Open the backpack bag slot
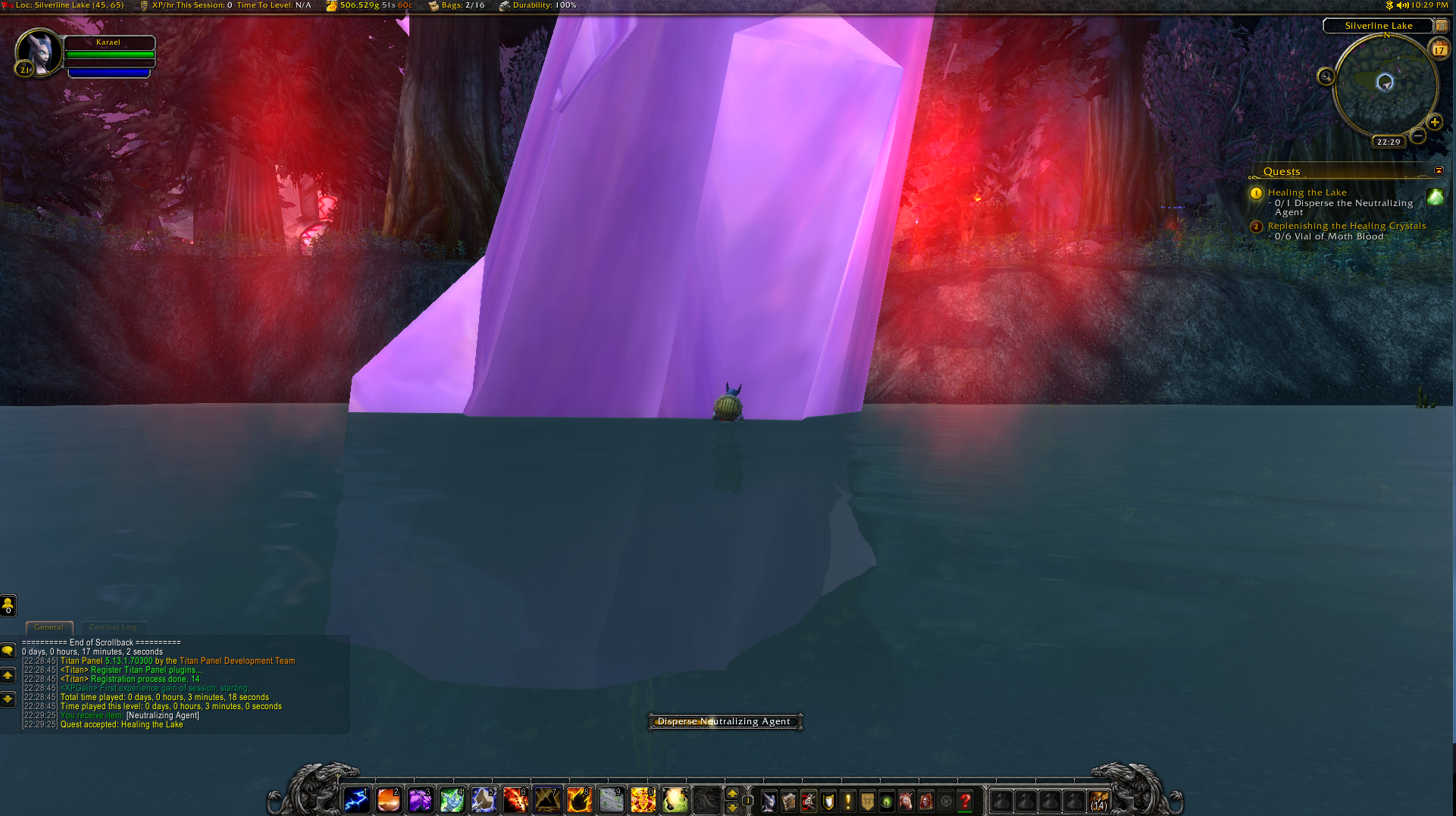 pyautogui.click(x=1099, y=801)
